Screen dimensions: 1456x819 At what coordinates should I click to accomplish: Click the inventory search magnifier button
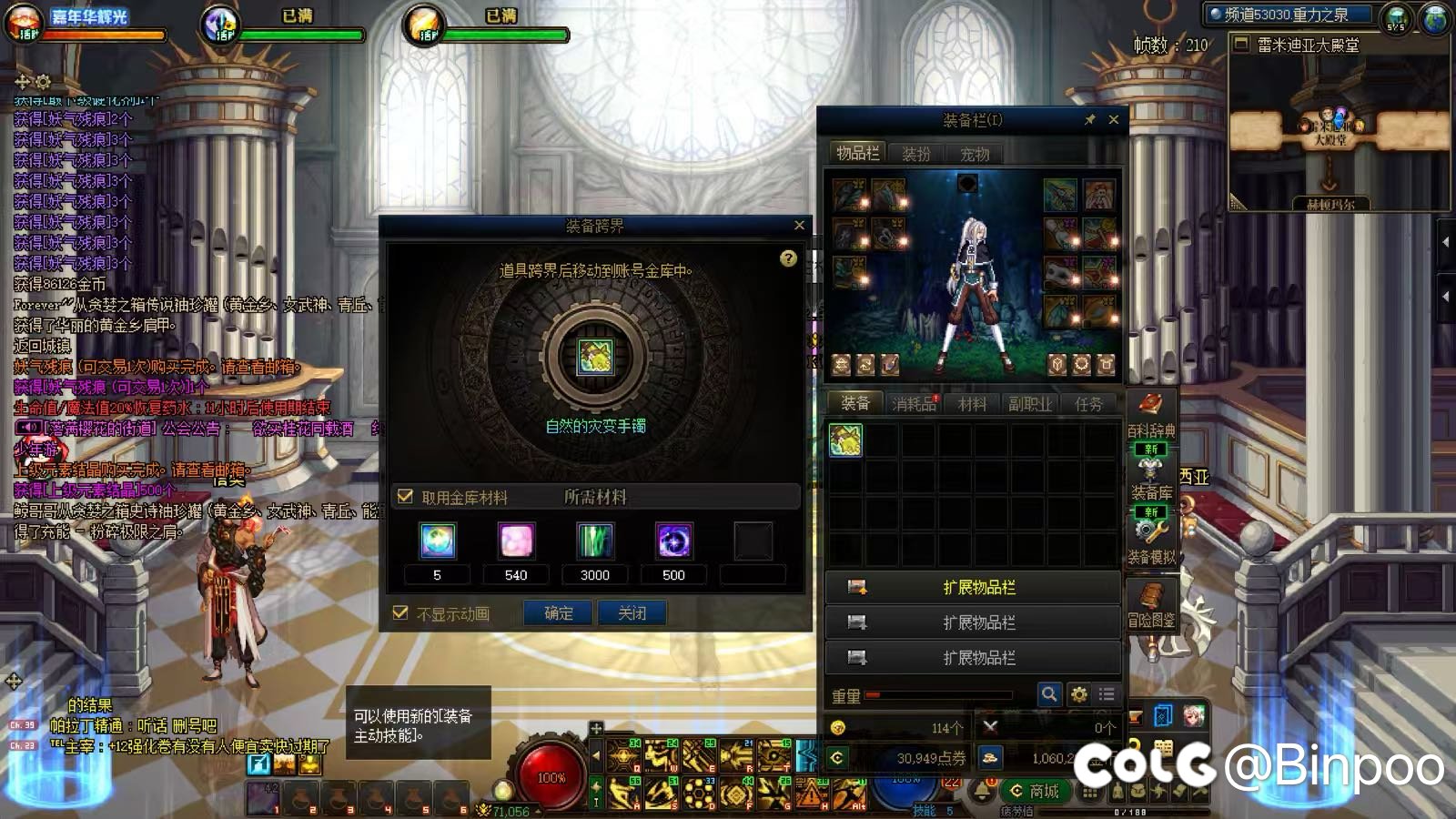[1049, 694]
